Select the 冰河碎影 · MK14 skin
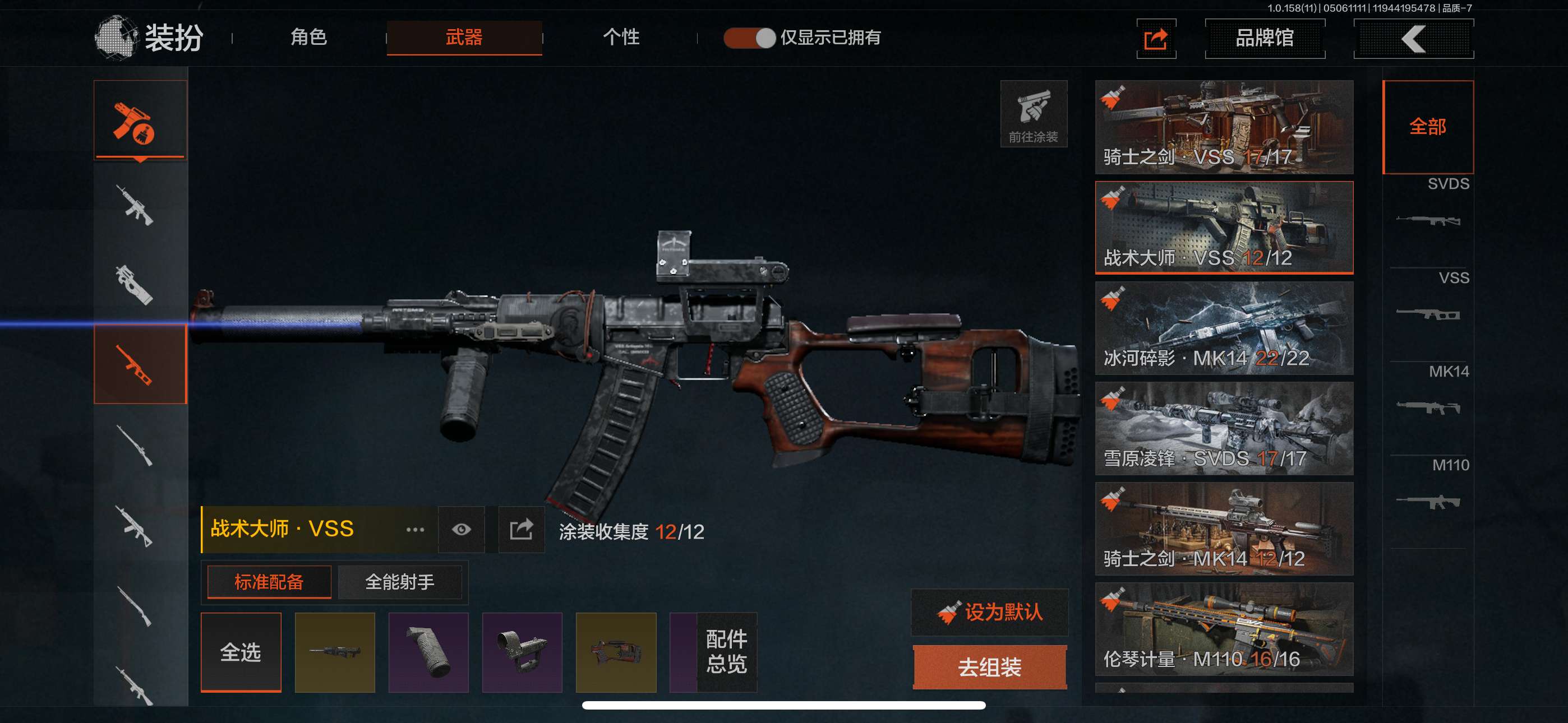The image size is (1568, 723). click(x=1224, y=327)
